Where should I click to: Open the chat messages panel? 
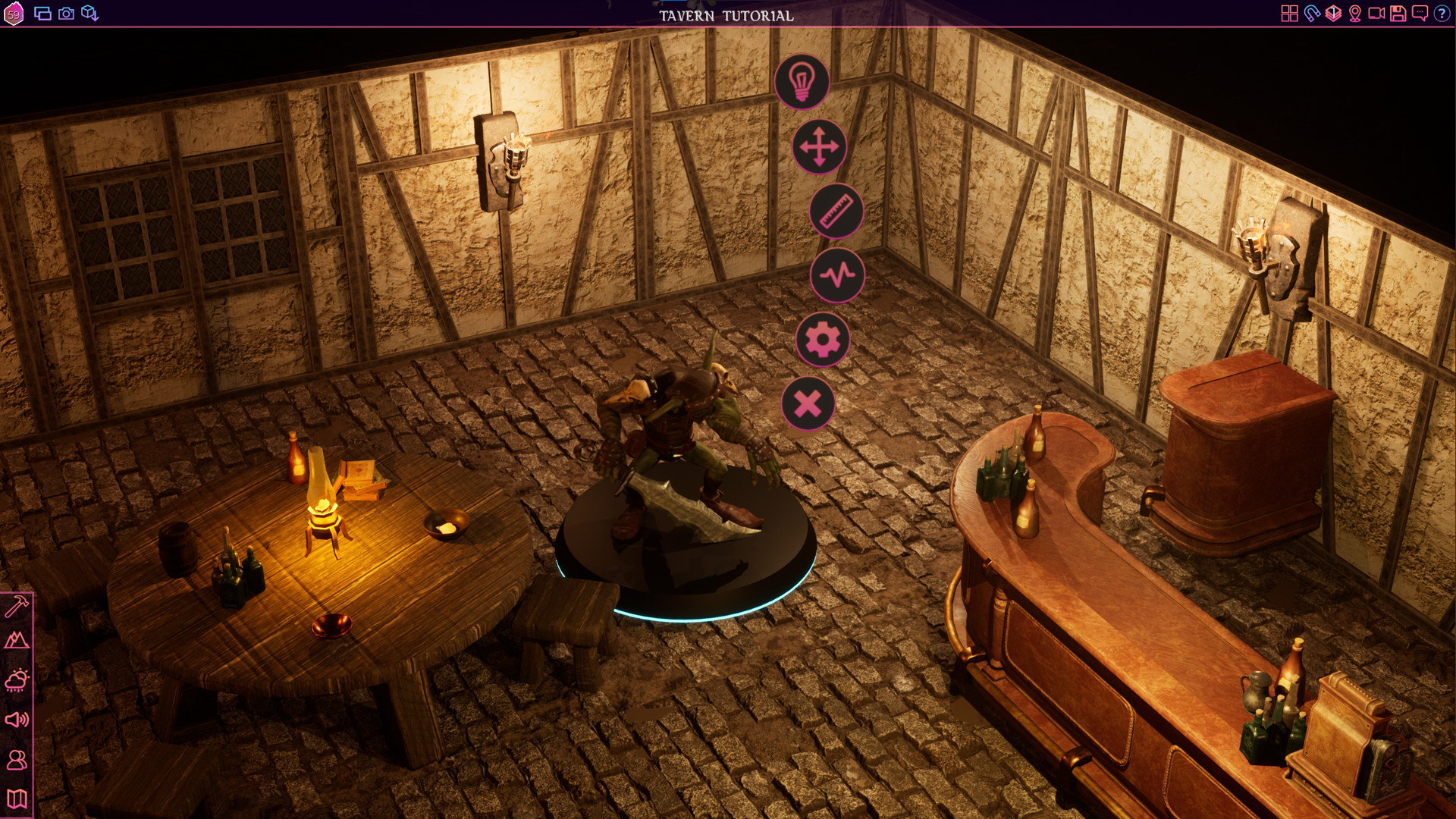point(1420,13)
